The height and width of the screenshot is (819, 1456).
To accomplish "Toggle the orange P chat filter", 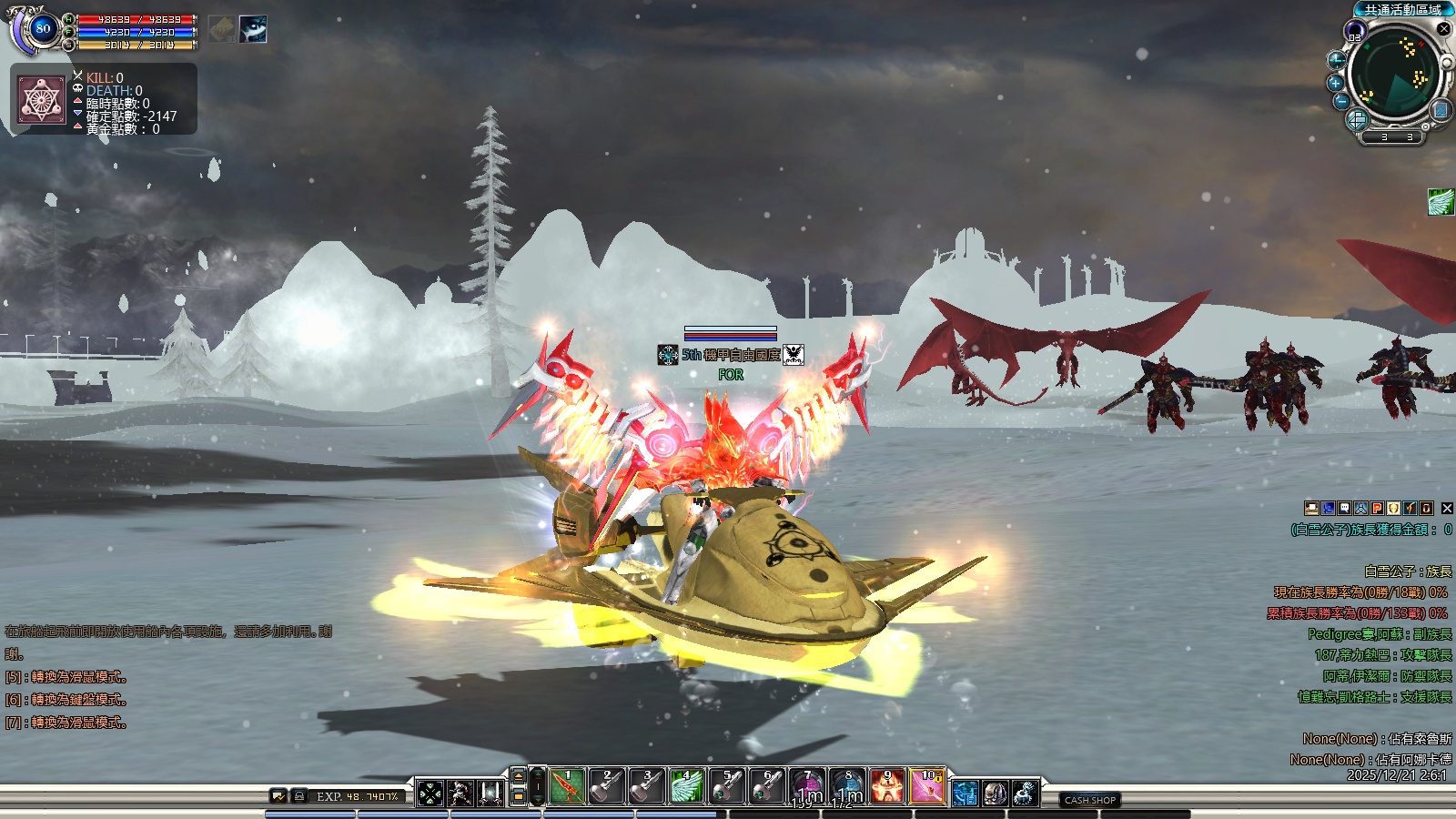I will (x=1377, y=509).
